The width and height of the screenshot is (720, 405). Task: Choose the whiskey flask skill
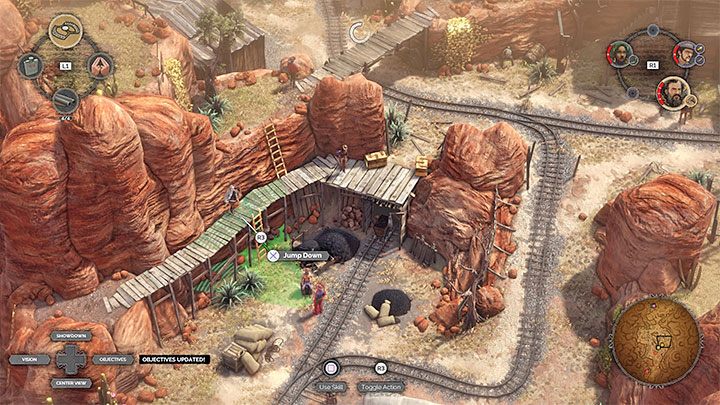pos(29,65)
